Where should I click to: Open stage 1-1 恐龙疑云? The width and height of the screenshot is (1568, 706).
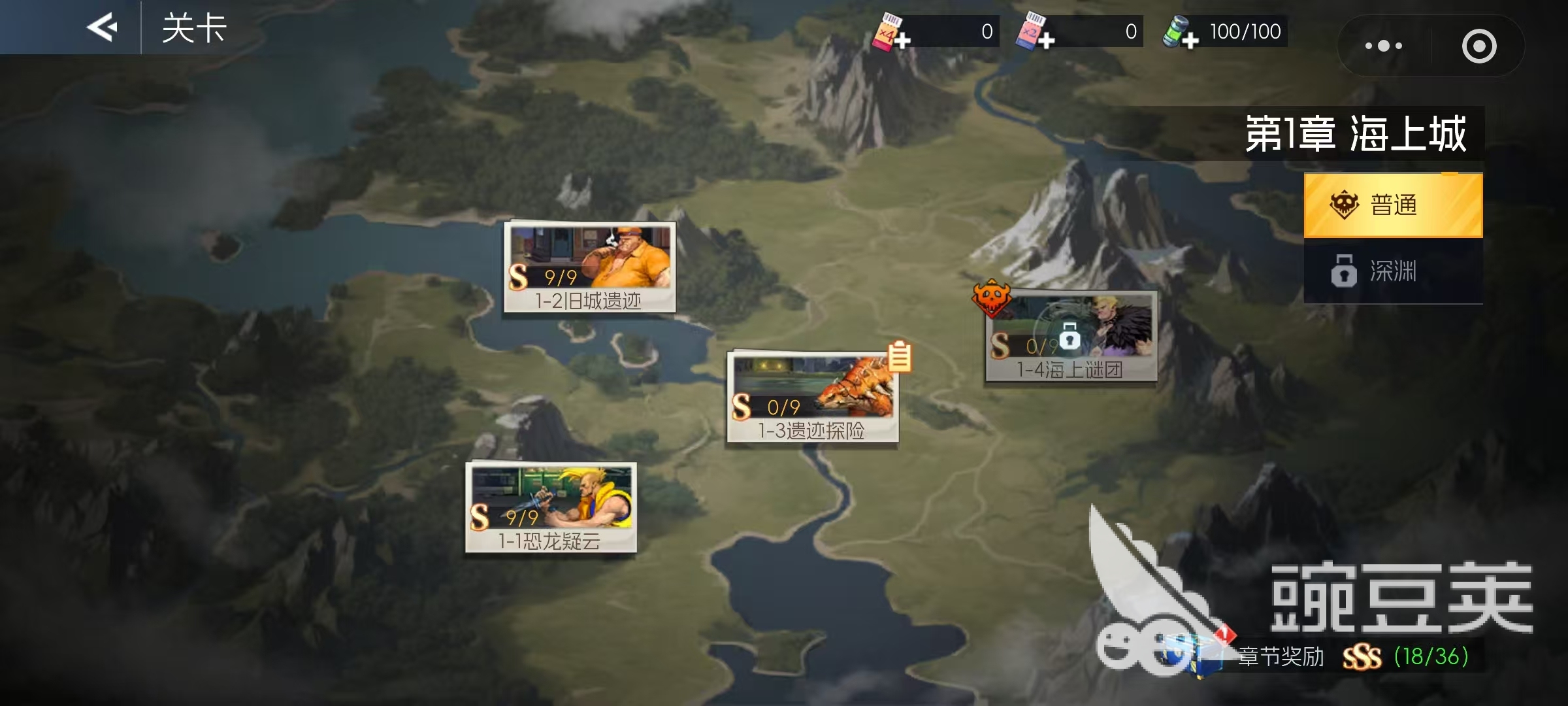551,508
